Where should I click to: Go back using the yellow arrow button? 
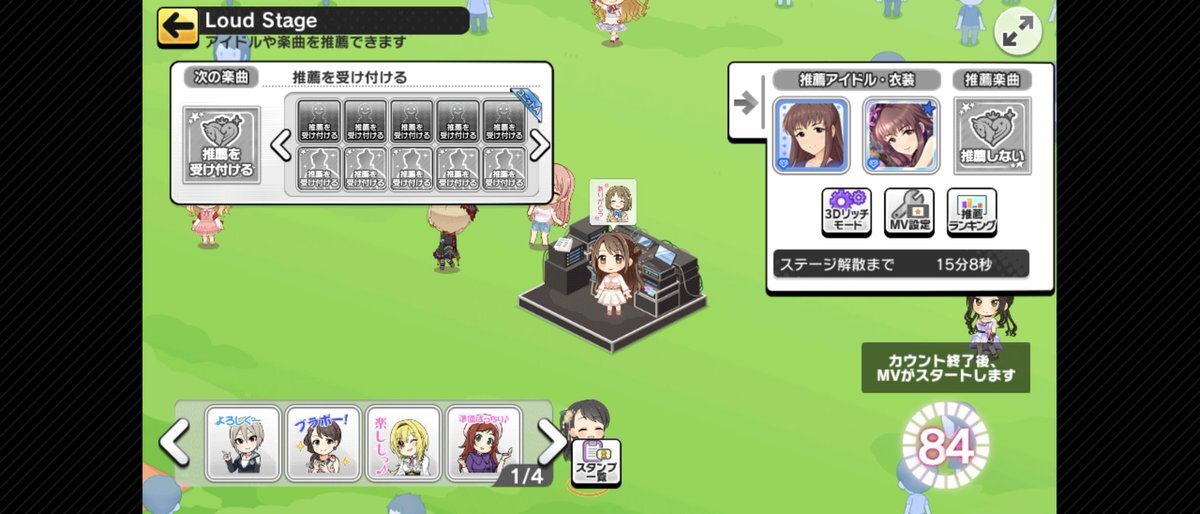177,26
